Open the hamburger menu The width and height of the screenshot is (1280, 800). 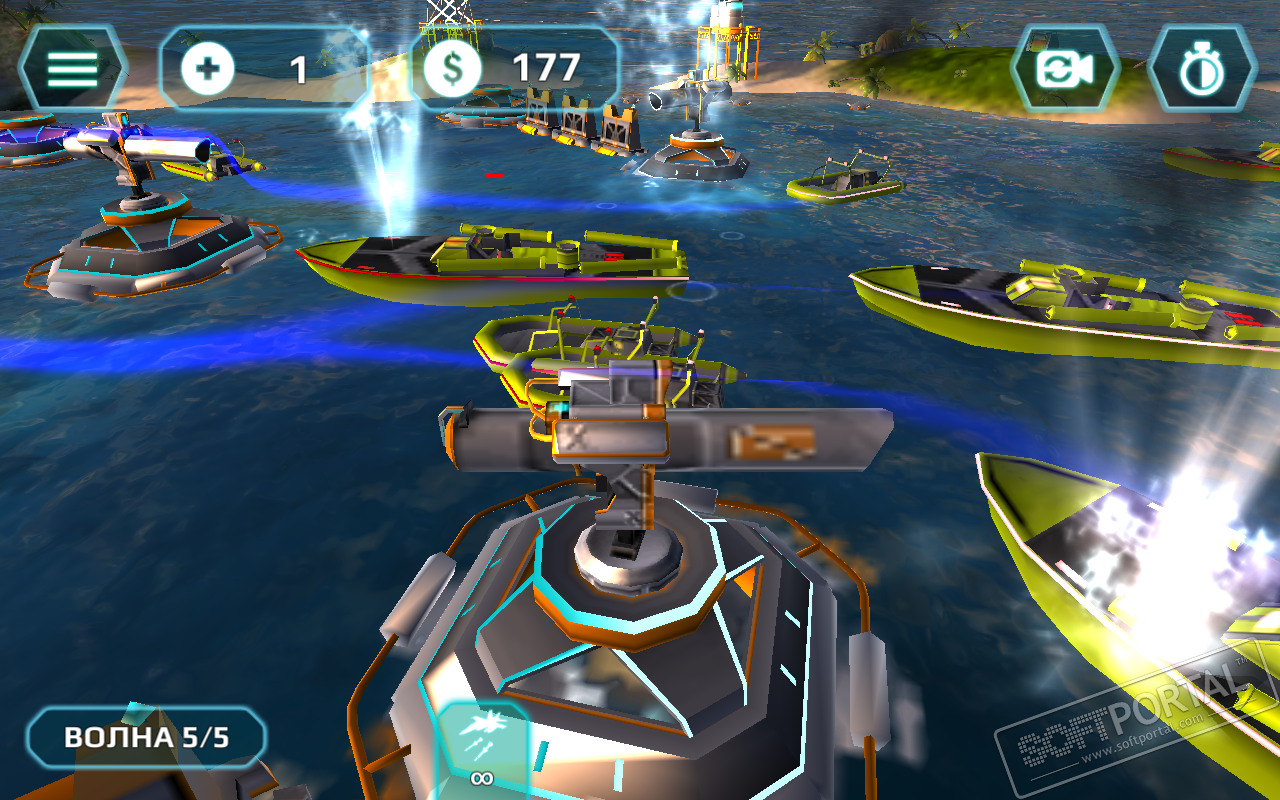tap(72, 68)
